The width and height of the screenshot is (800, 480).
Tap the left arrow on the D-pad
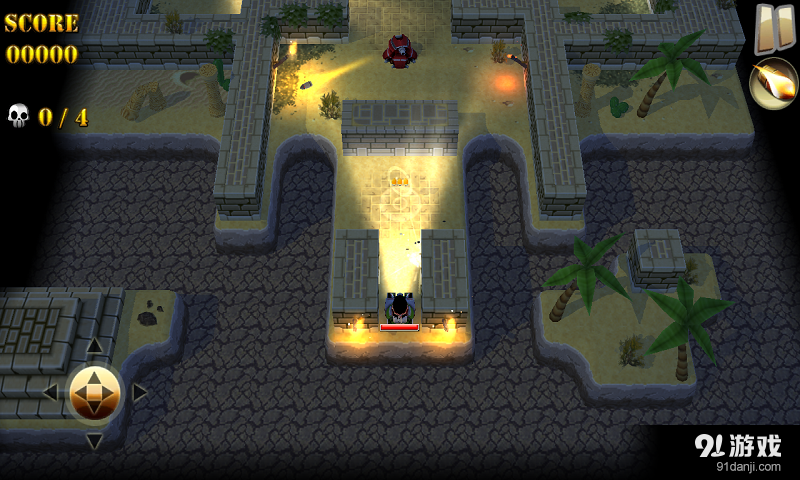(49, 393)
